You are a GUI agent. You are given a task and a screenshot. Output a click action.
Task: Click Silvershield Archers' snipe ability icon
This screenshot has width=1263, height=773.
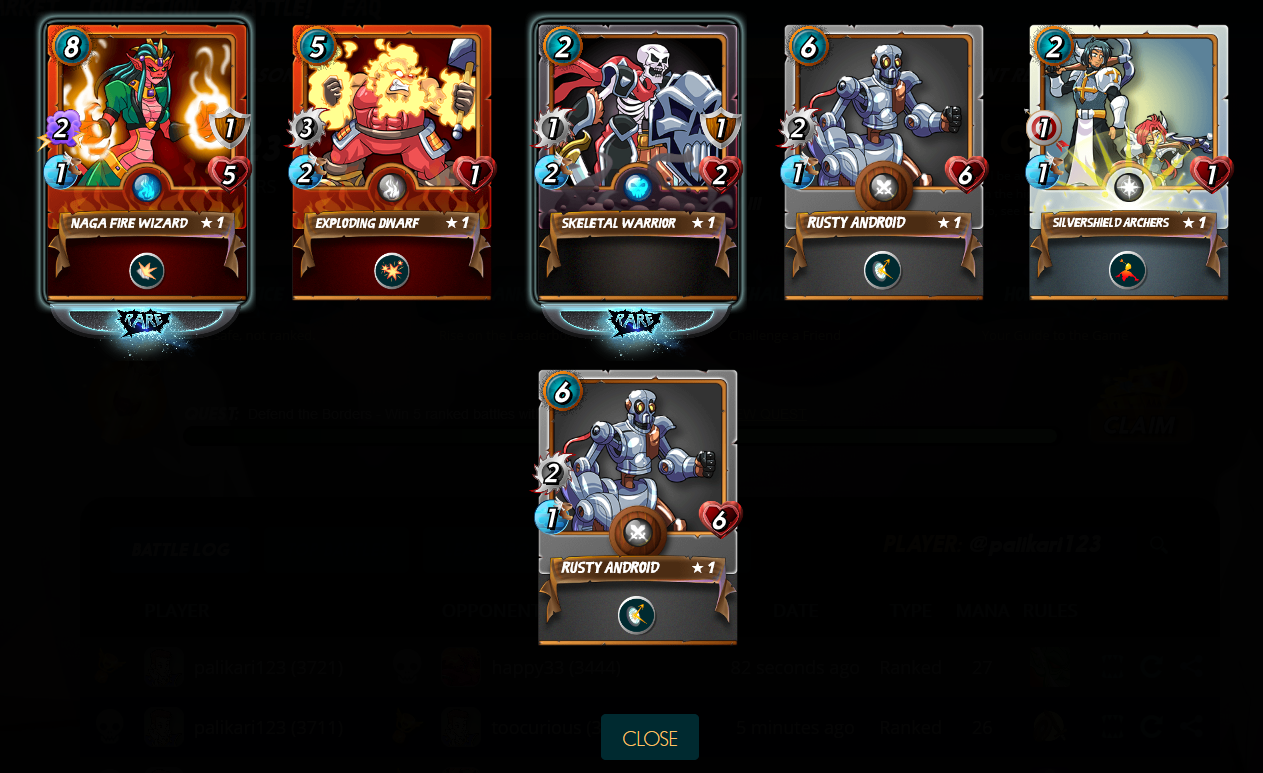(1127, 271)
